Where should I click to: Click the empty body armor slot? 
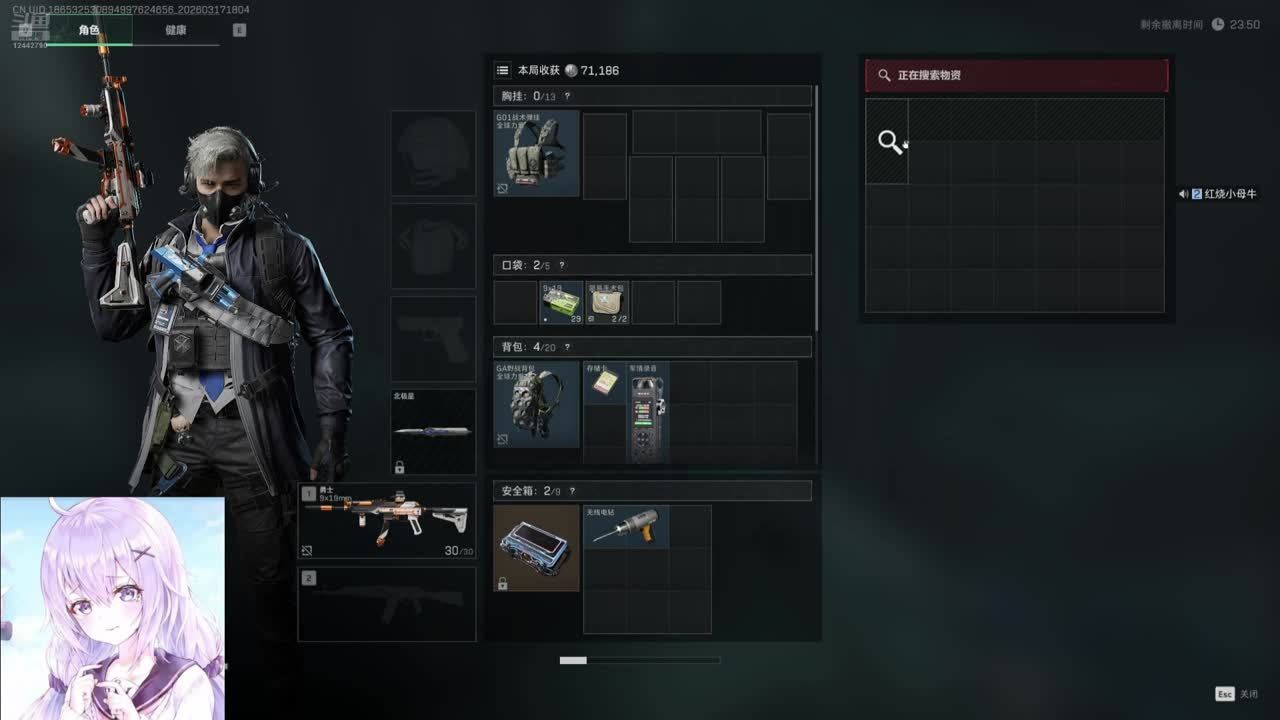(433, 246)
